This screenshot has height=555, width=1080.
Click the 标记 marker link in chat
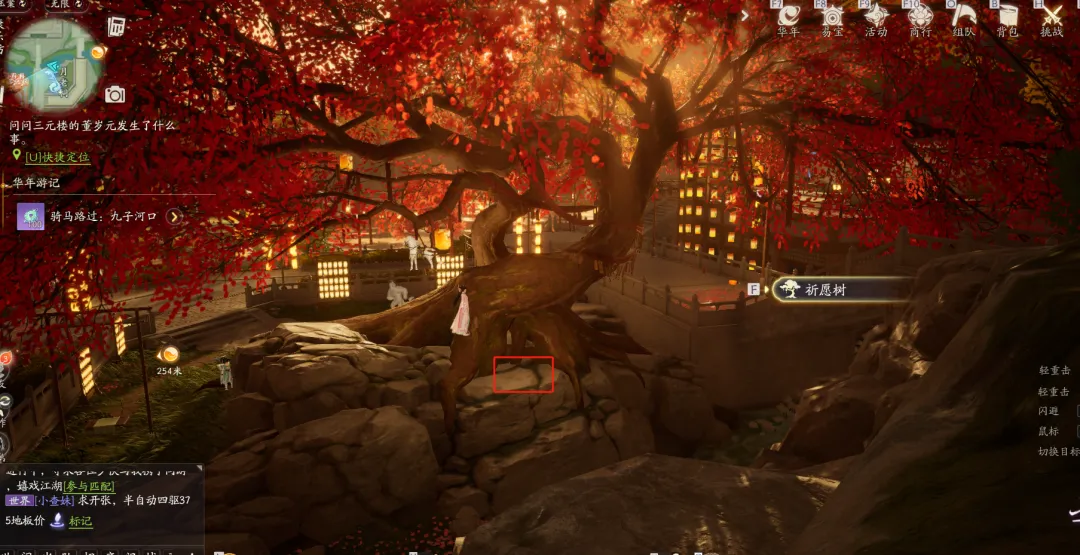tap(80, 521)
